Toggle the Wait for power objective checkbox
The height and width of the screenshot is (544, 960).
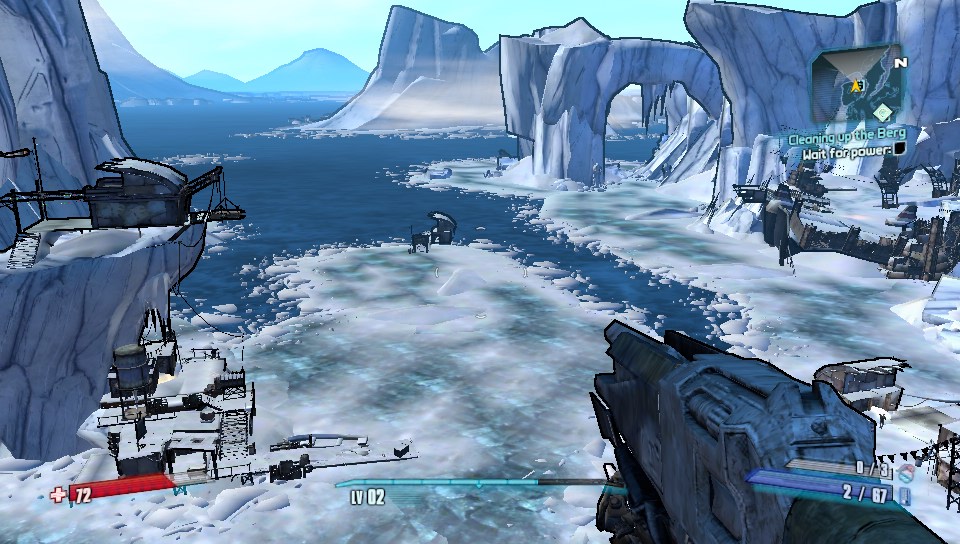[x=900, y=150]
